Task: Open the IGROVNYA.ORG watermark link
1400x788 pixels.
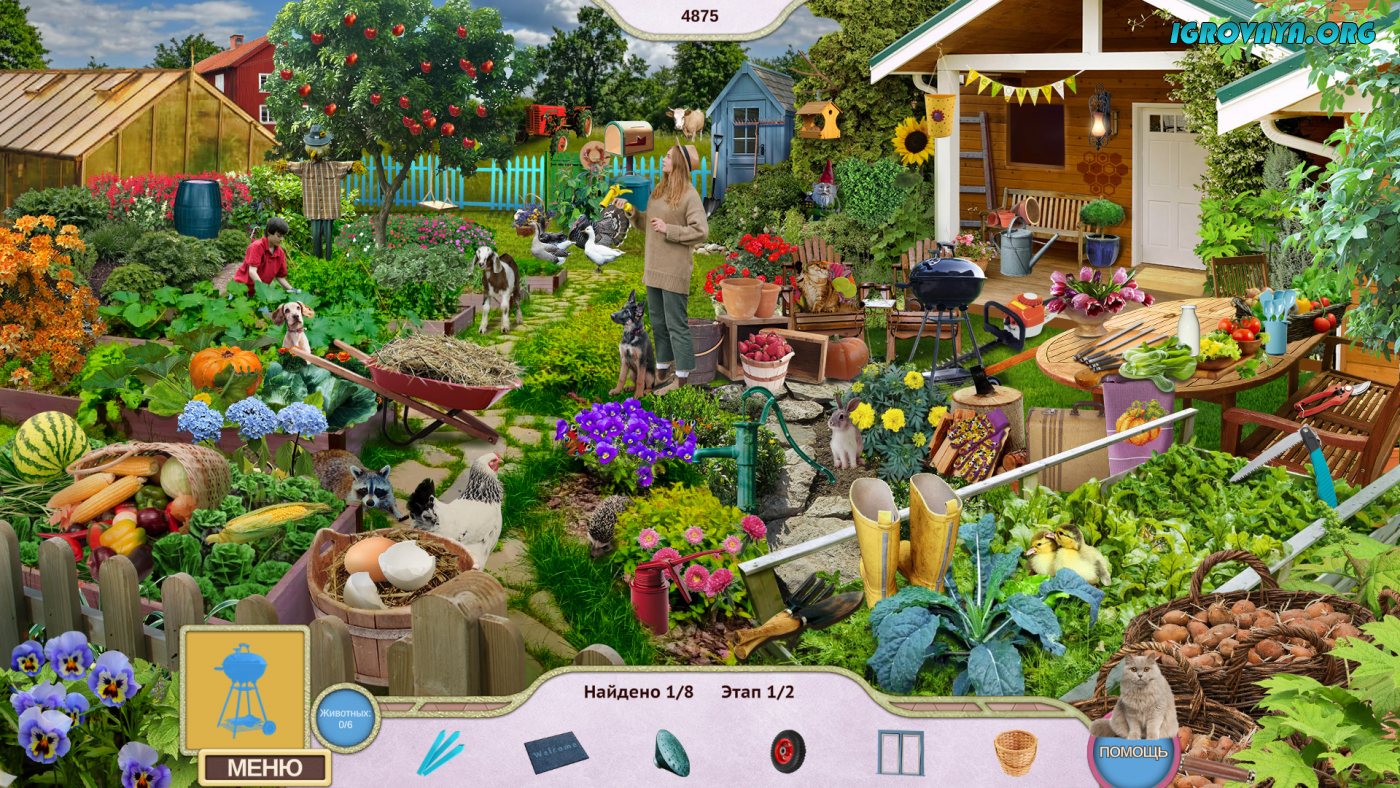Action: 1273,32
